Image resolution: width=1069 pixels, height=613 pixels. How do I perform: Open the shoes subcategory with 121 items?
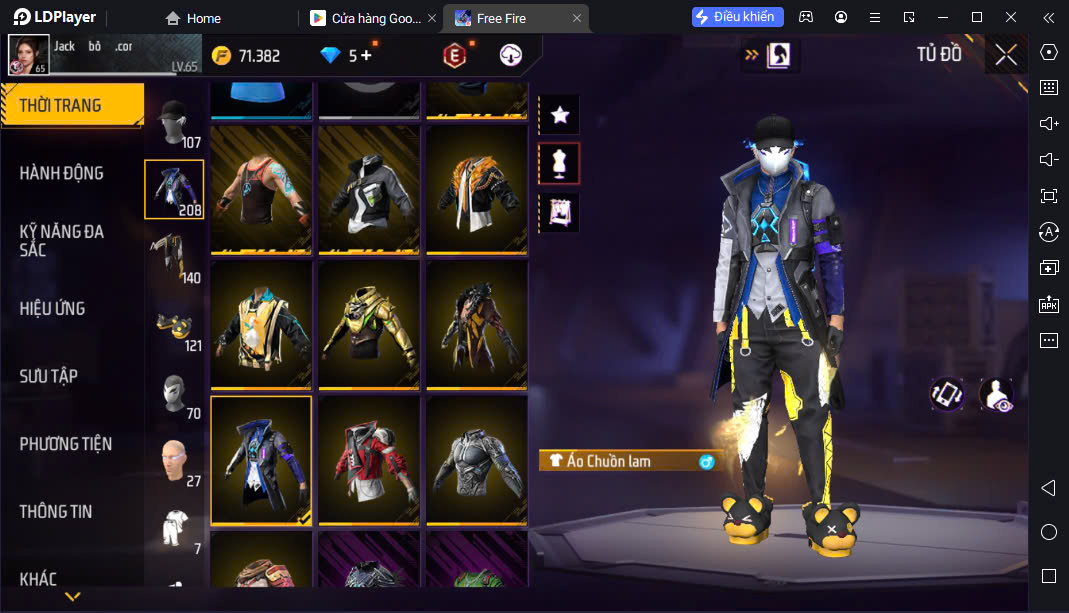[x=175, y=325]
